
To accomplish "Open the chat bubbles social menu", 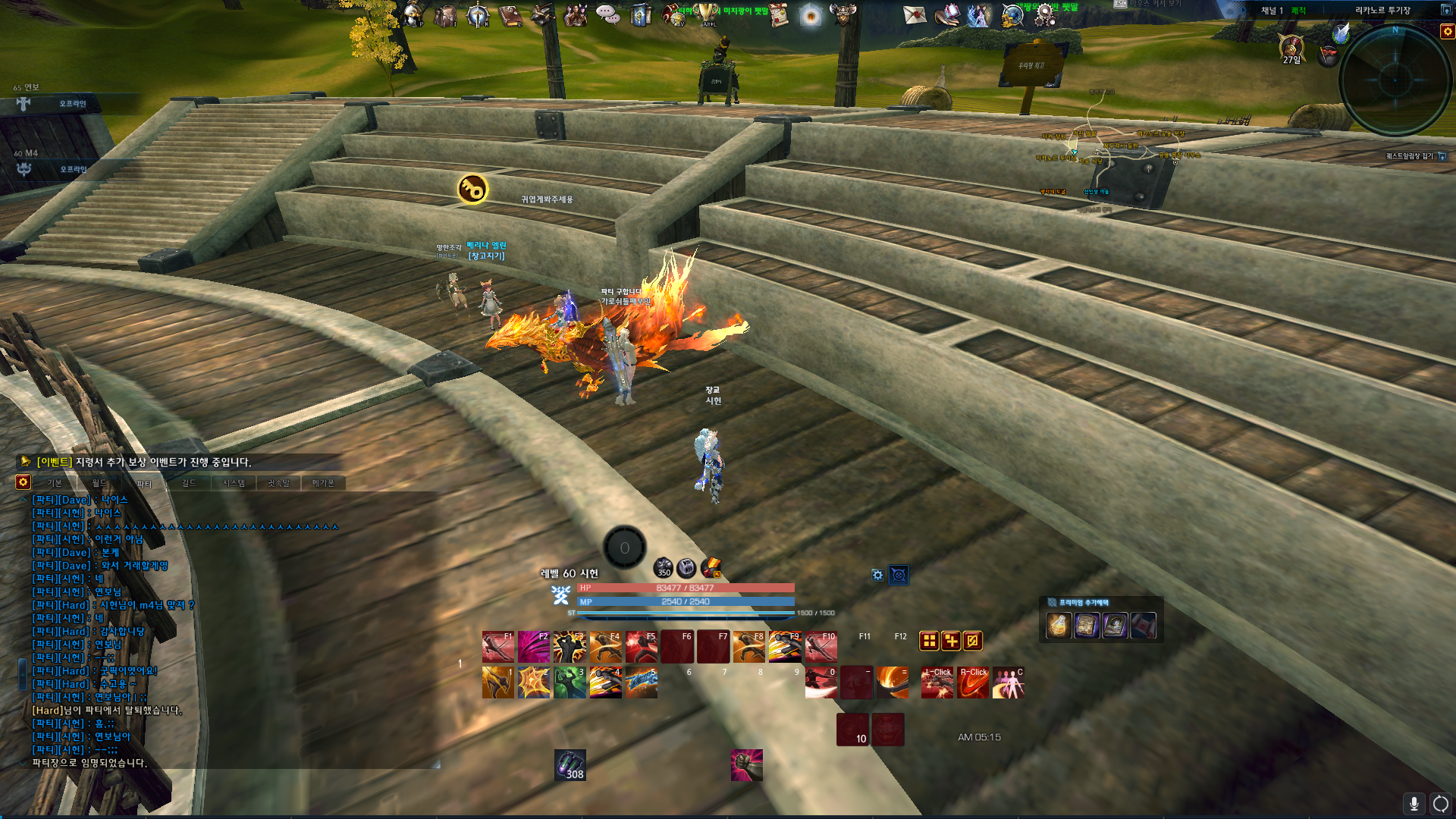I will [x=607, y=14].
